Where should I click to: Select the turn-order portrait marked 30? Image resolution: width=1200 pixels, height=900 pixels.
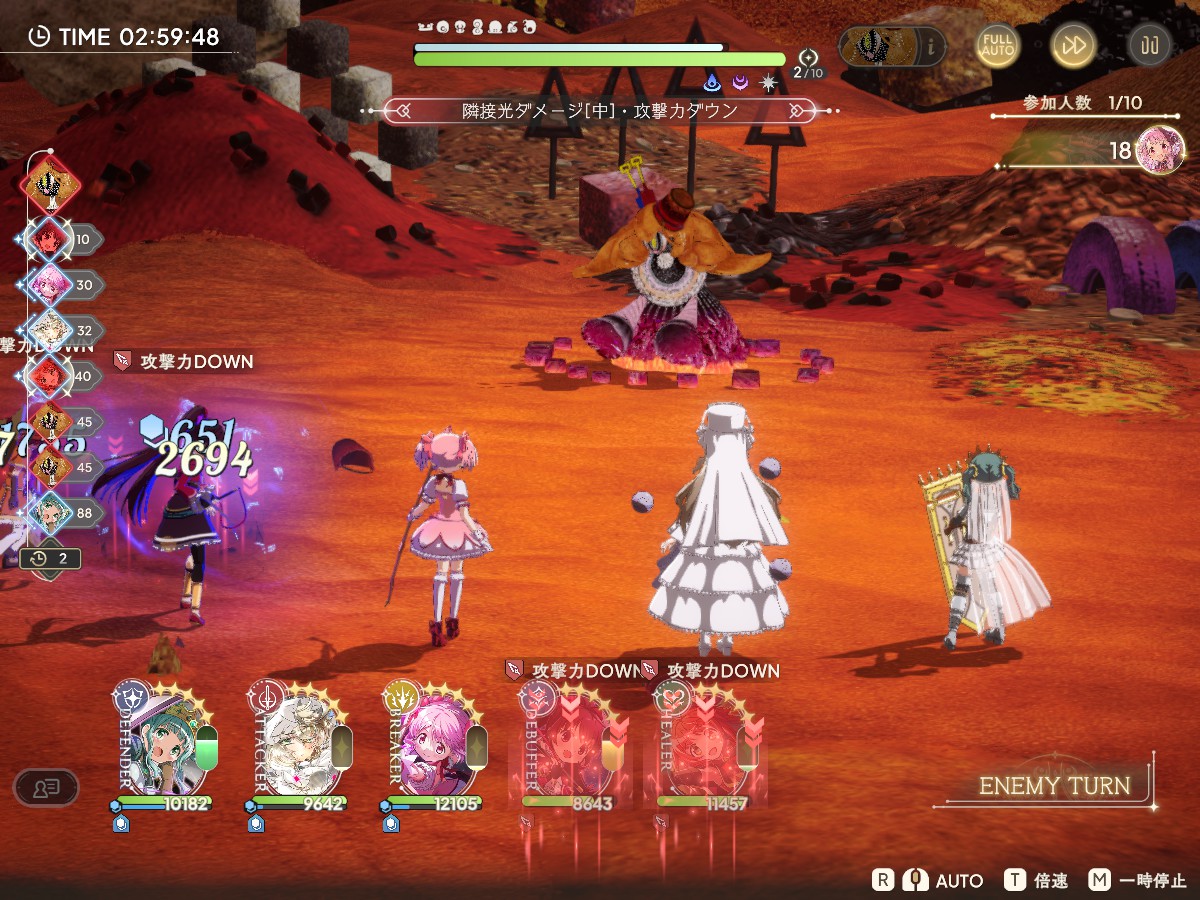(x=49, y=284)
